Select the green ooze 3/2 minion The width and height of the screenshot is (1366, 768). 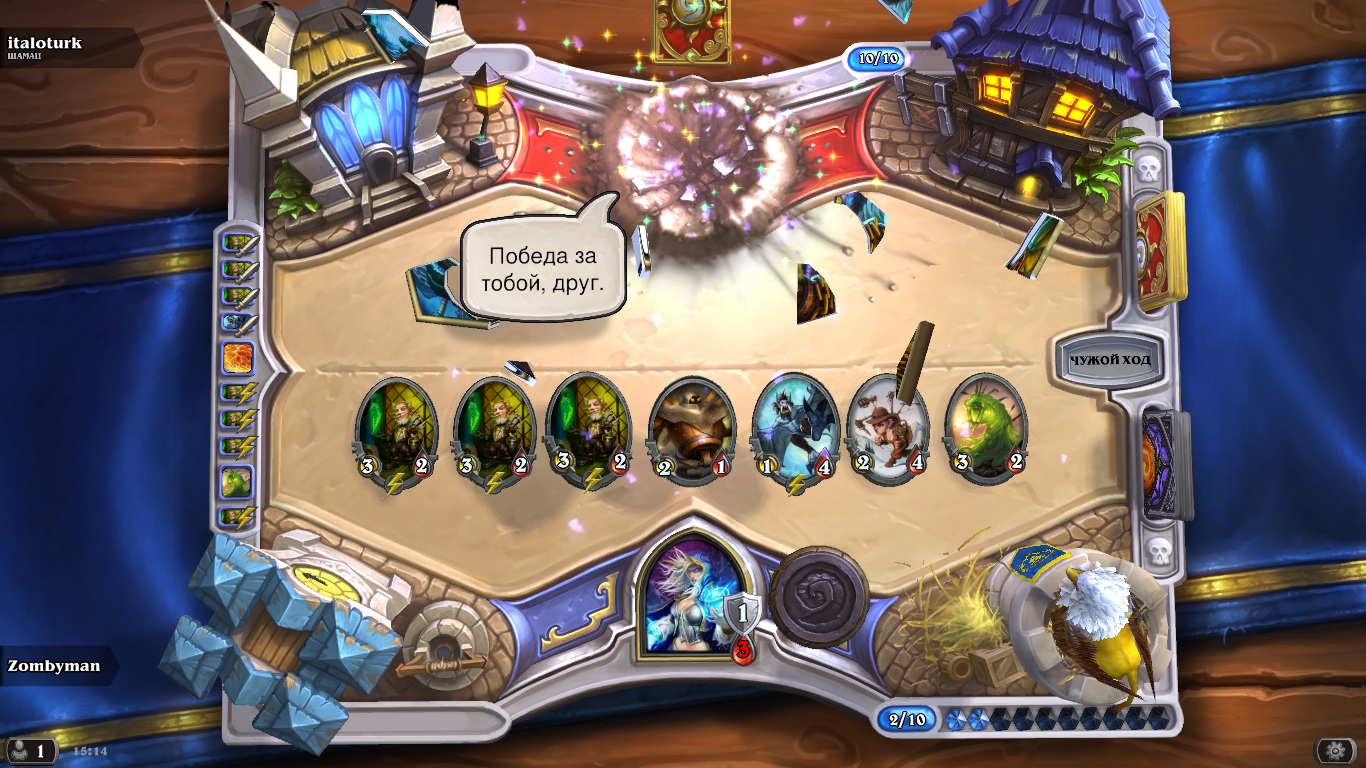985,428
